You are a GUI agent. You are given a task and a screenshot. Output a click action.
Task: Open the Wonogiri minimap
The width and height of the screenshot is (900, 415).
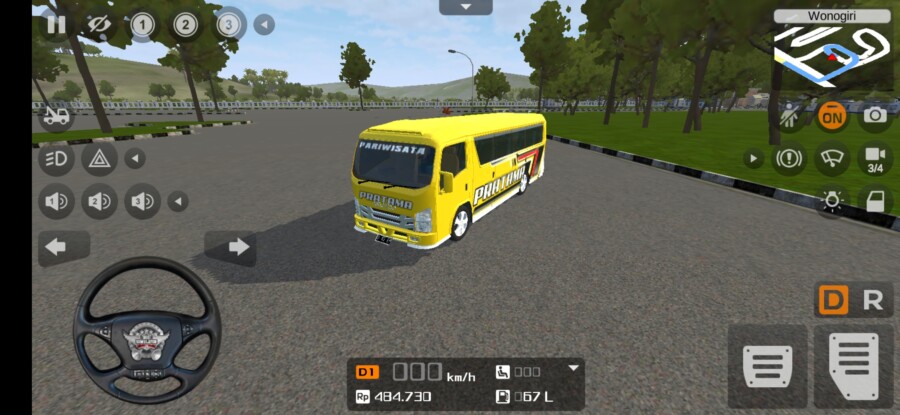(832, 49)
